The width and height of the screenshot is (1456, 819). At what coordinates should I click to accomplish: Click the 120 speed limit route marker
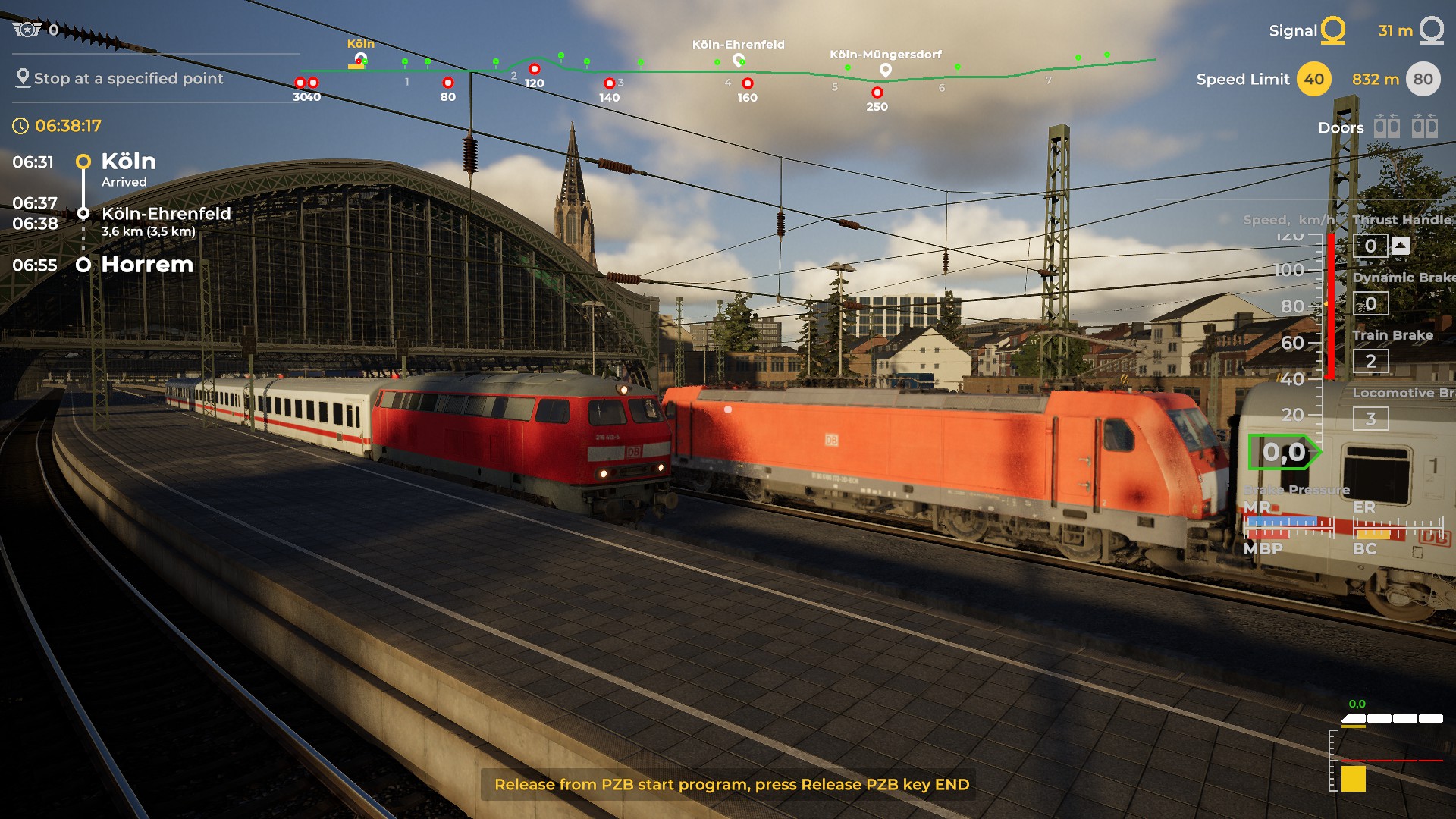[534, 70]
